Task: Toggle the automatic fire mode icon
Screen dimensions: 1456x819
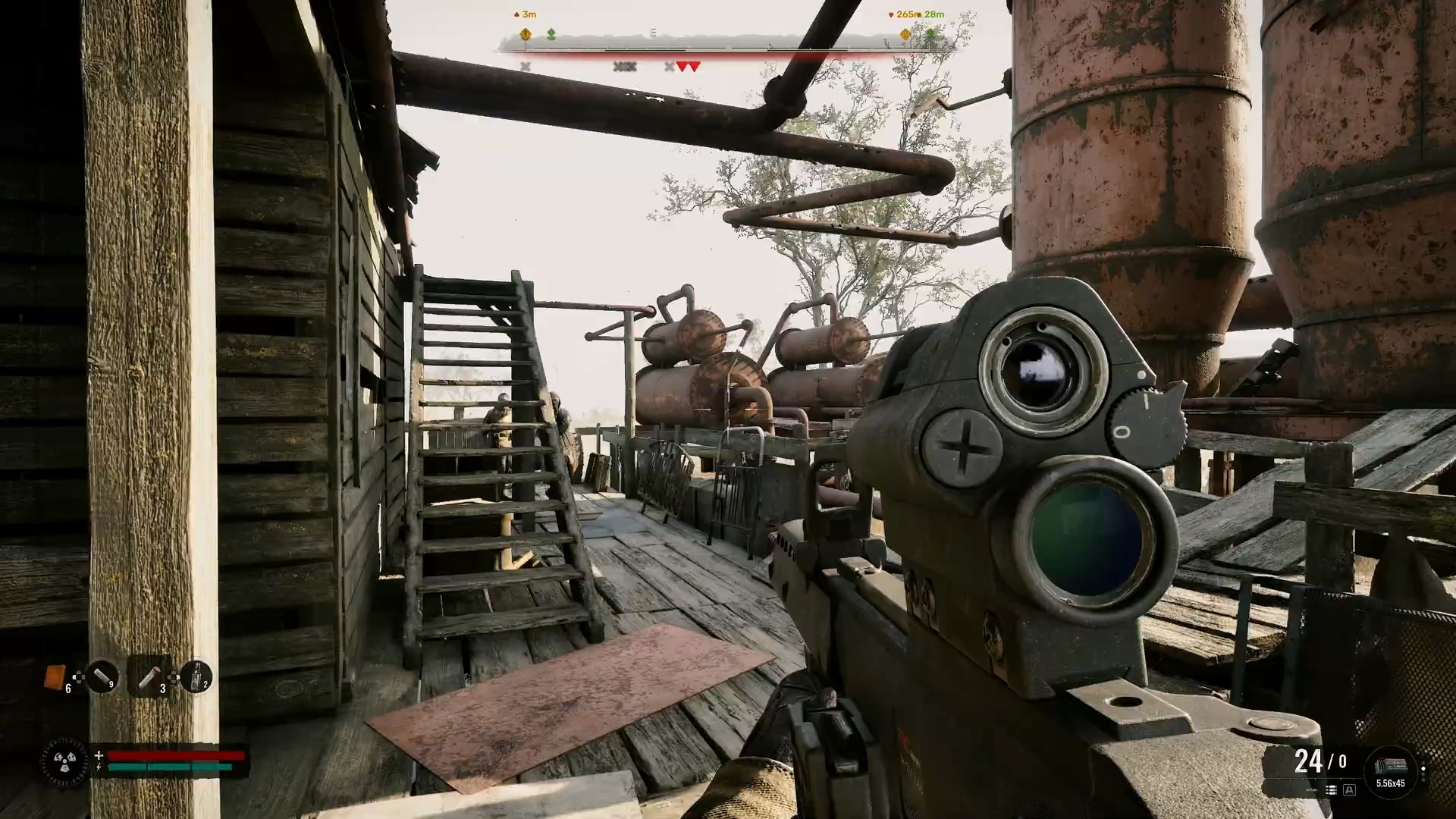Action: coord(1349,790)
